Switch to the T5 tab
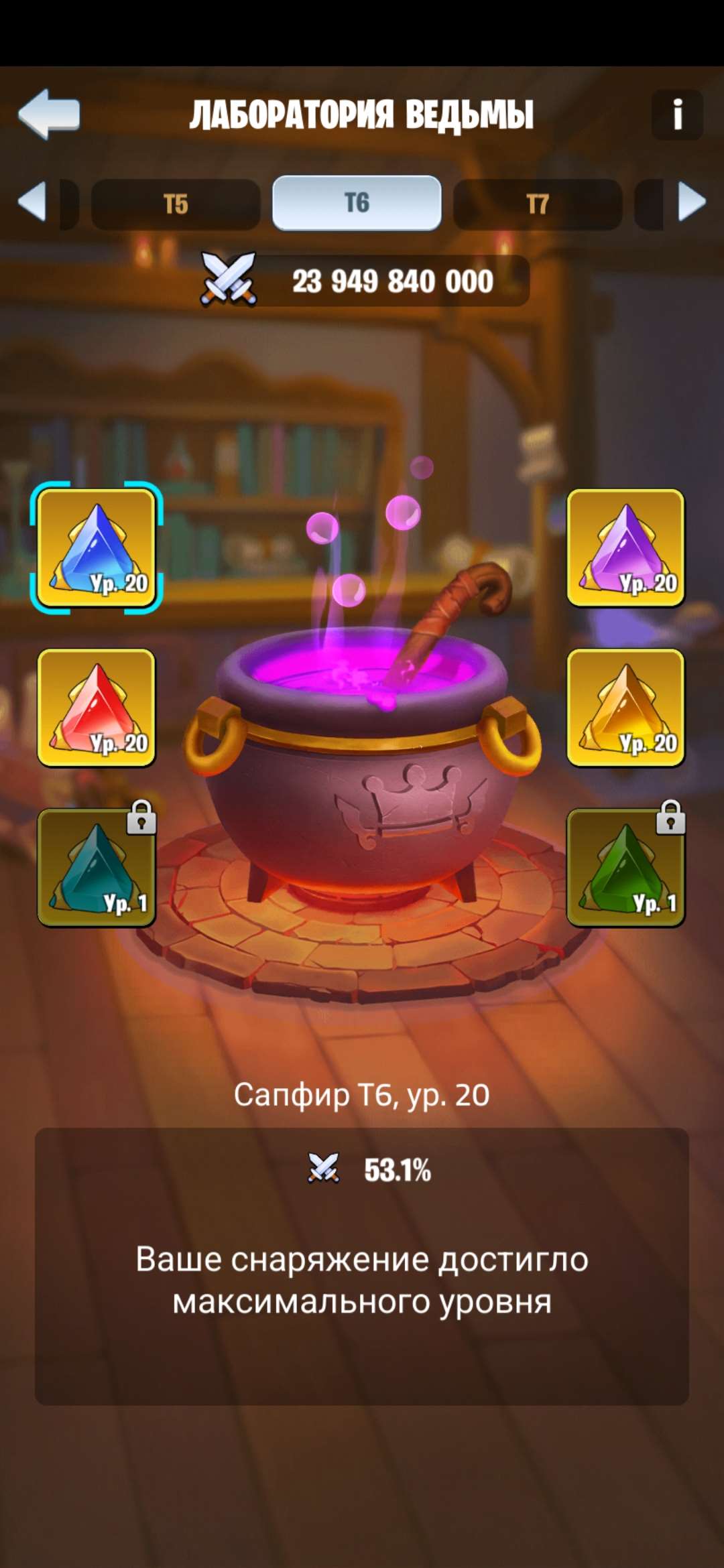Viewport: 724px width, 1568px height. tap(176, 204)
